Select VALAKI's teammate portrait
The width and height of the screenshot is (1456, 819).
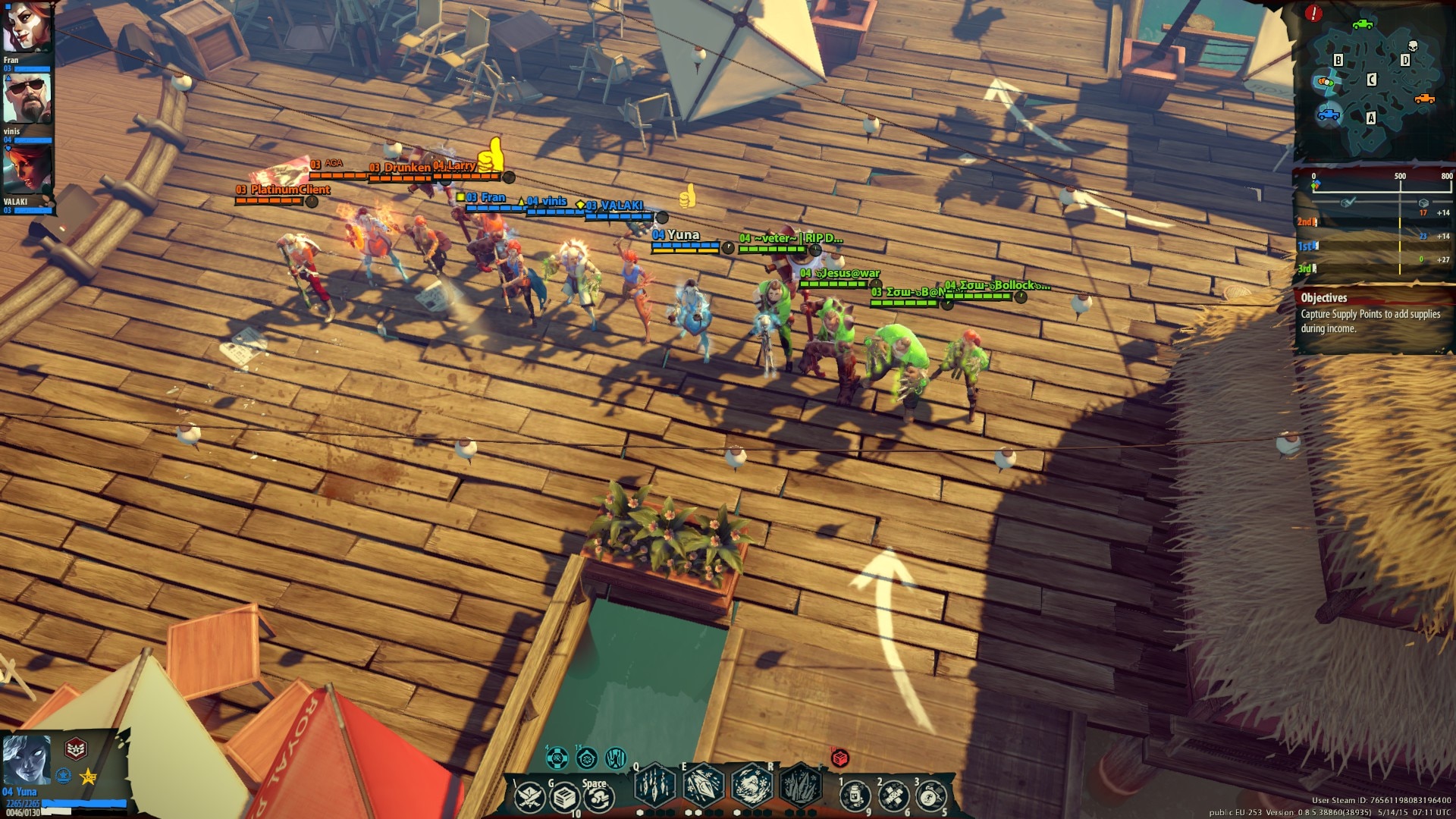26,170
